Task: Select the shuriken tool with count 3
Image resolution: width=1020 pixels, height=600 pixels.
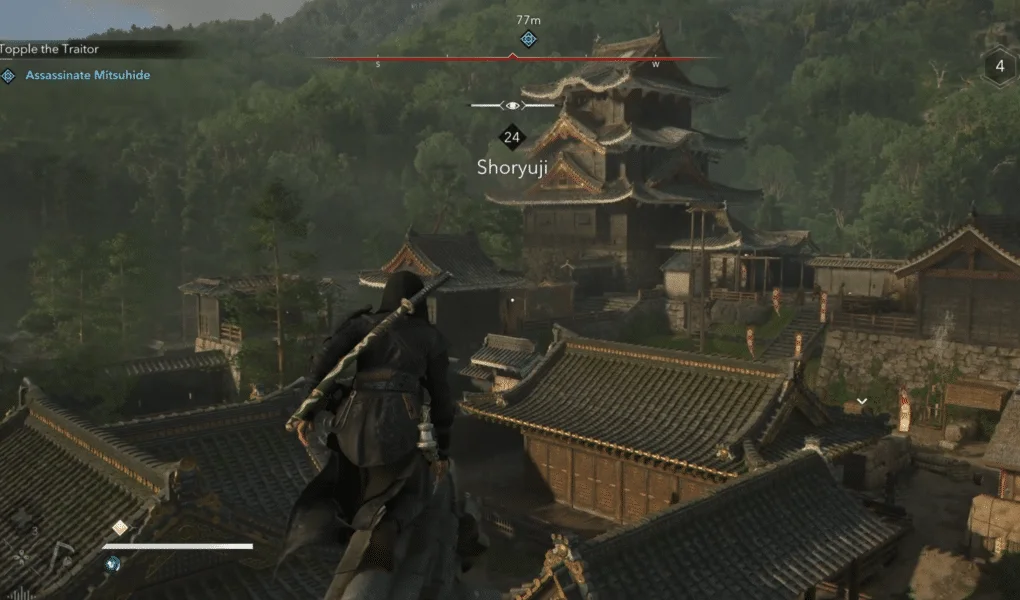Action: pyautogui.click(x=22, y=519)
